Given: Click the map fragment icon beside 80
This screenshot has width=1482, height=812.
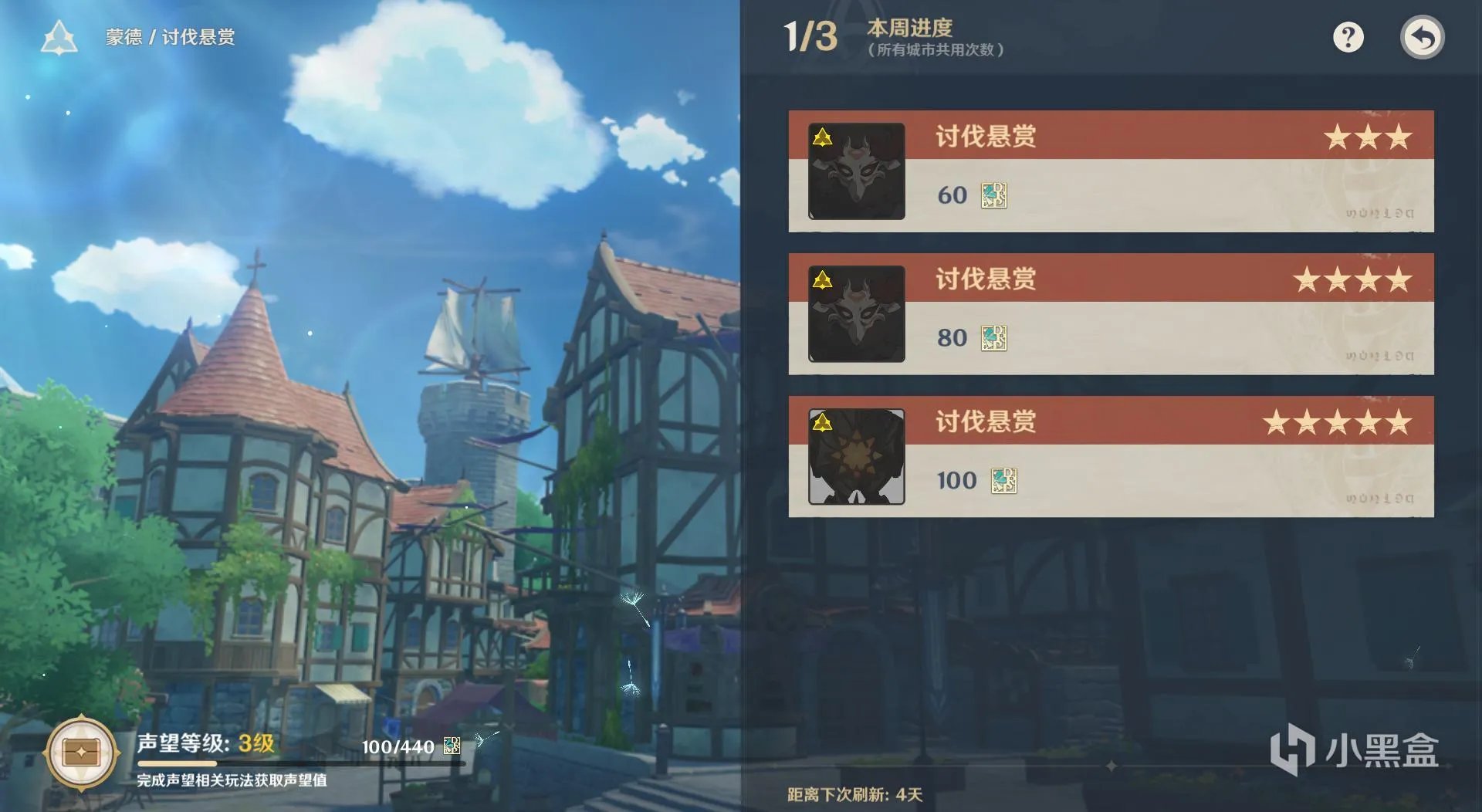Looking at the screenshot, I should [996, 339].
